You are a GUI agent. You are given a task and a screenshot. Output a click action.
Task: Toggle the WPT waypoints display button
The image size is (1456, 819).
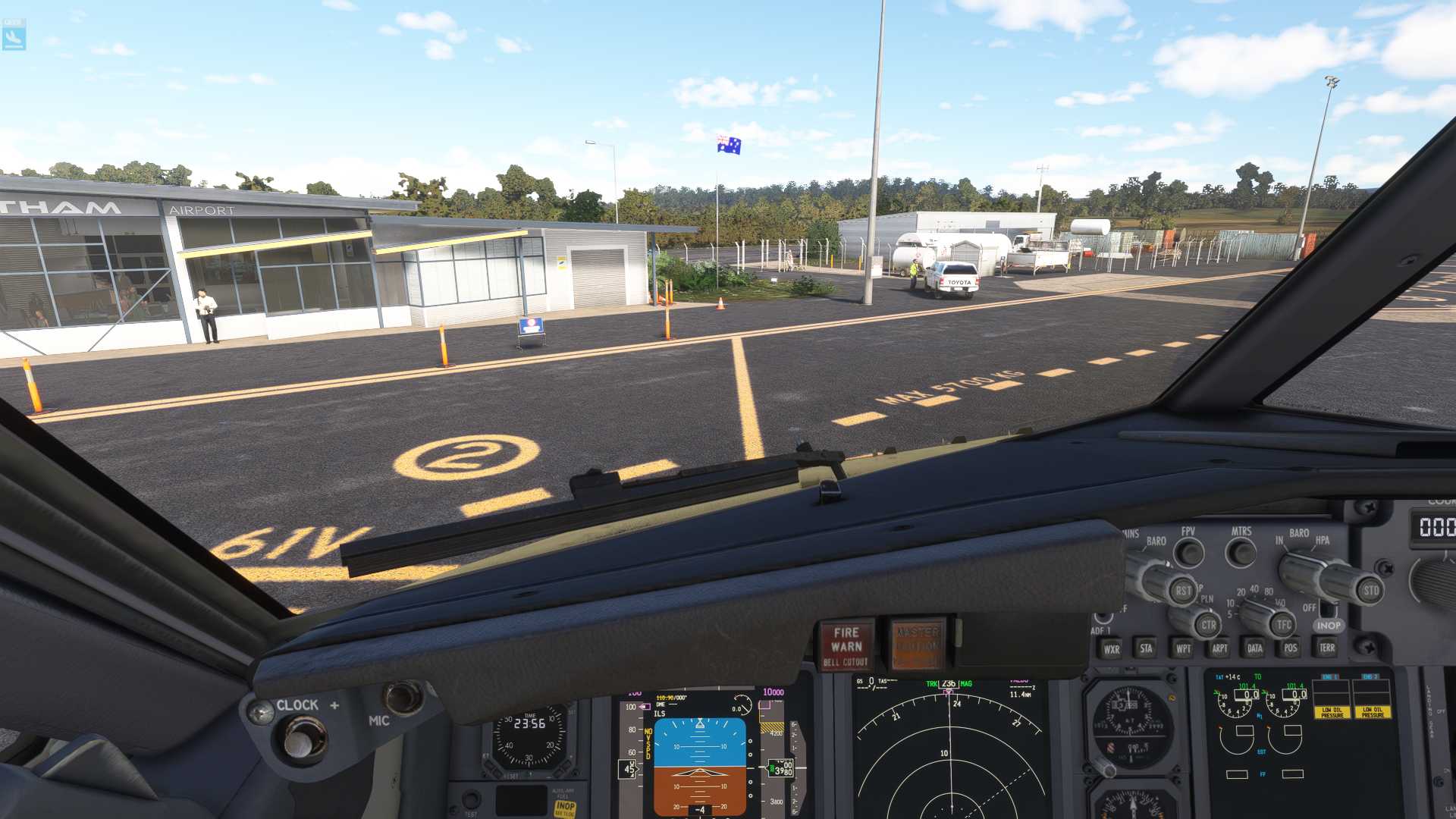pos(1183,648)
